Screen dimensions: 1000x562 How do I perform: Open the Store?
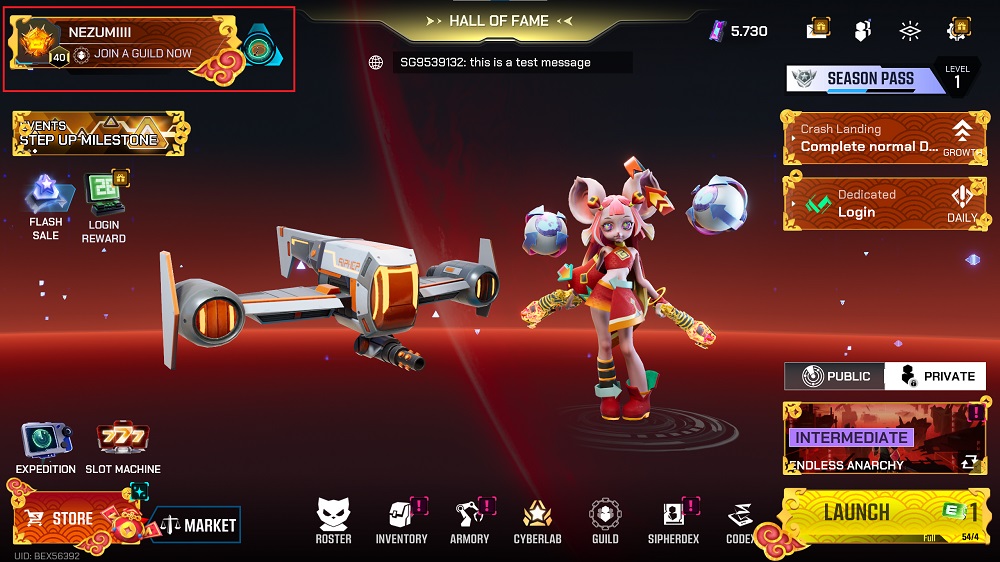pos(72,519)
